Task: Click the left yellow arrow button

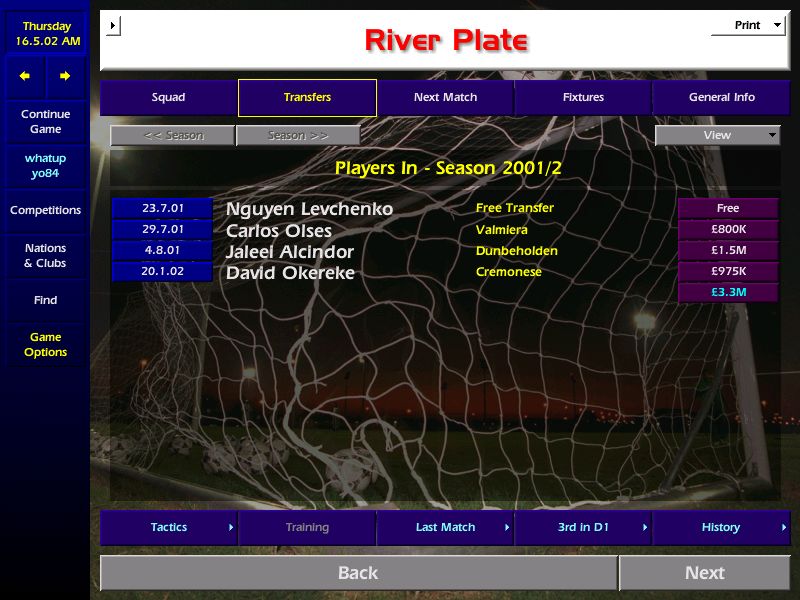Action: (25, 76)
